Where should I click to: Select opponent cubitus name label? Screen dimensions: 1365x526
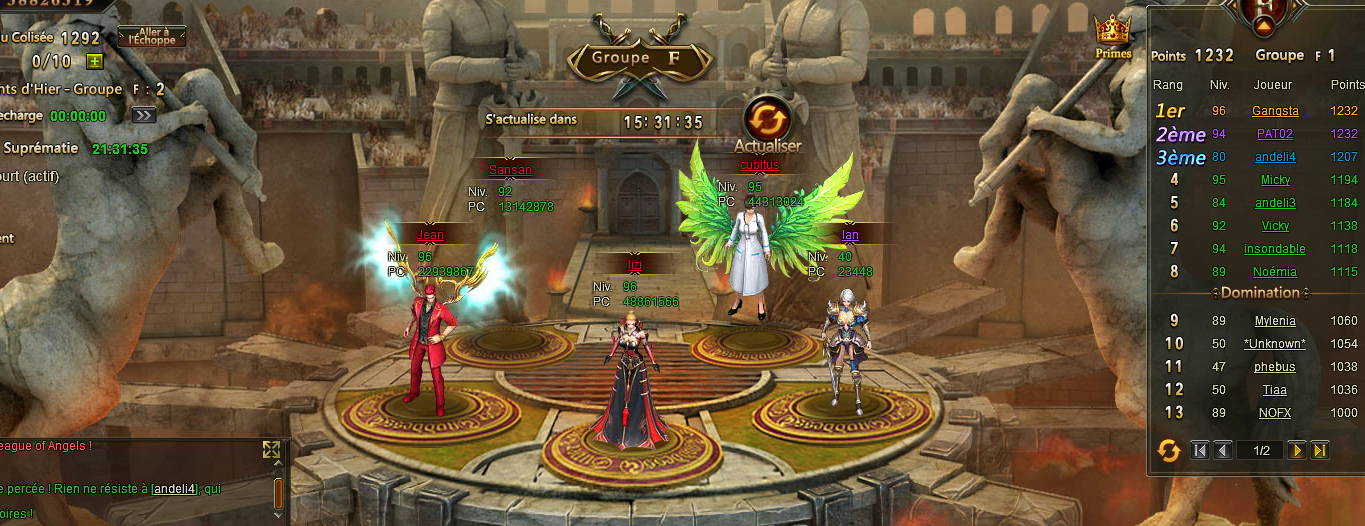(759, 165)
